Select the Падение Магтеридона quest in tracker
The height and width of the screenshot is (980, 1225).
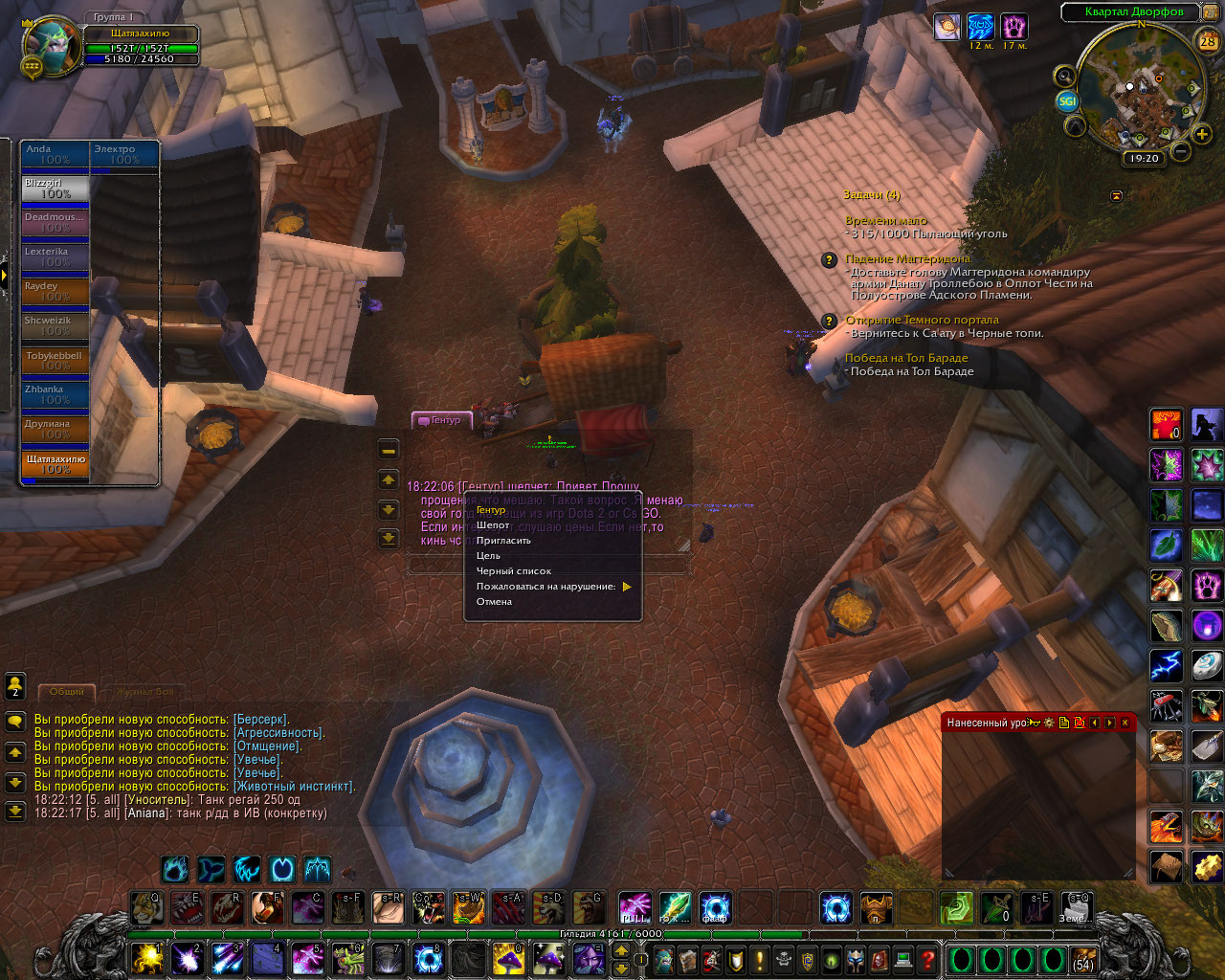(x=907, y=258)
